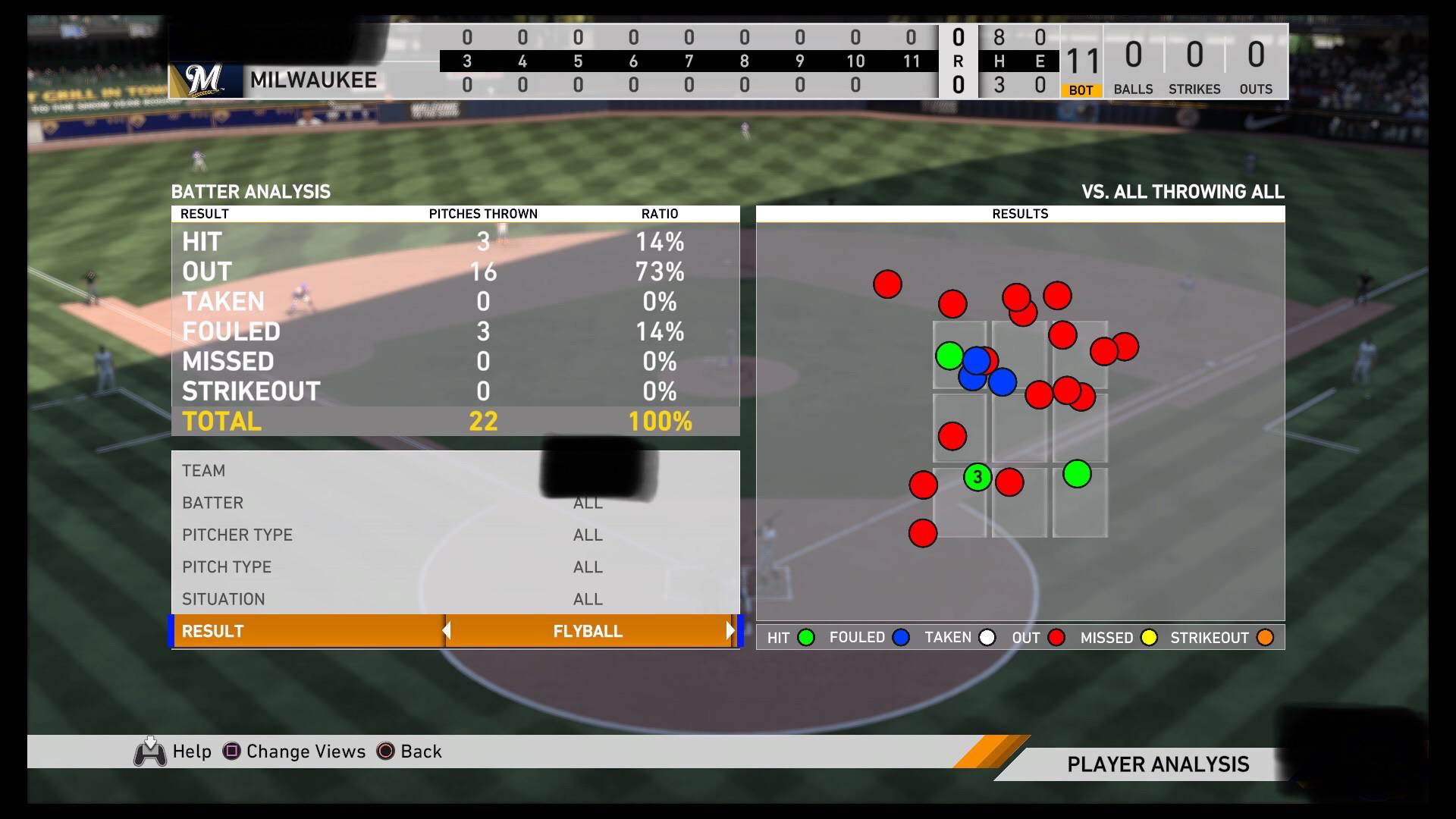Choose the Pitcher Type filter row

[x=455, y=535]
